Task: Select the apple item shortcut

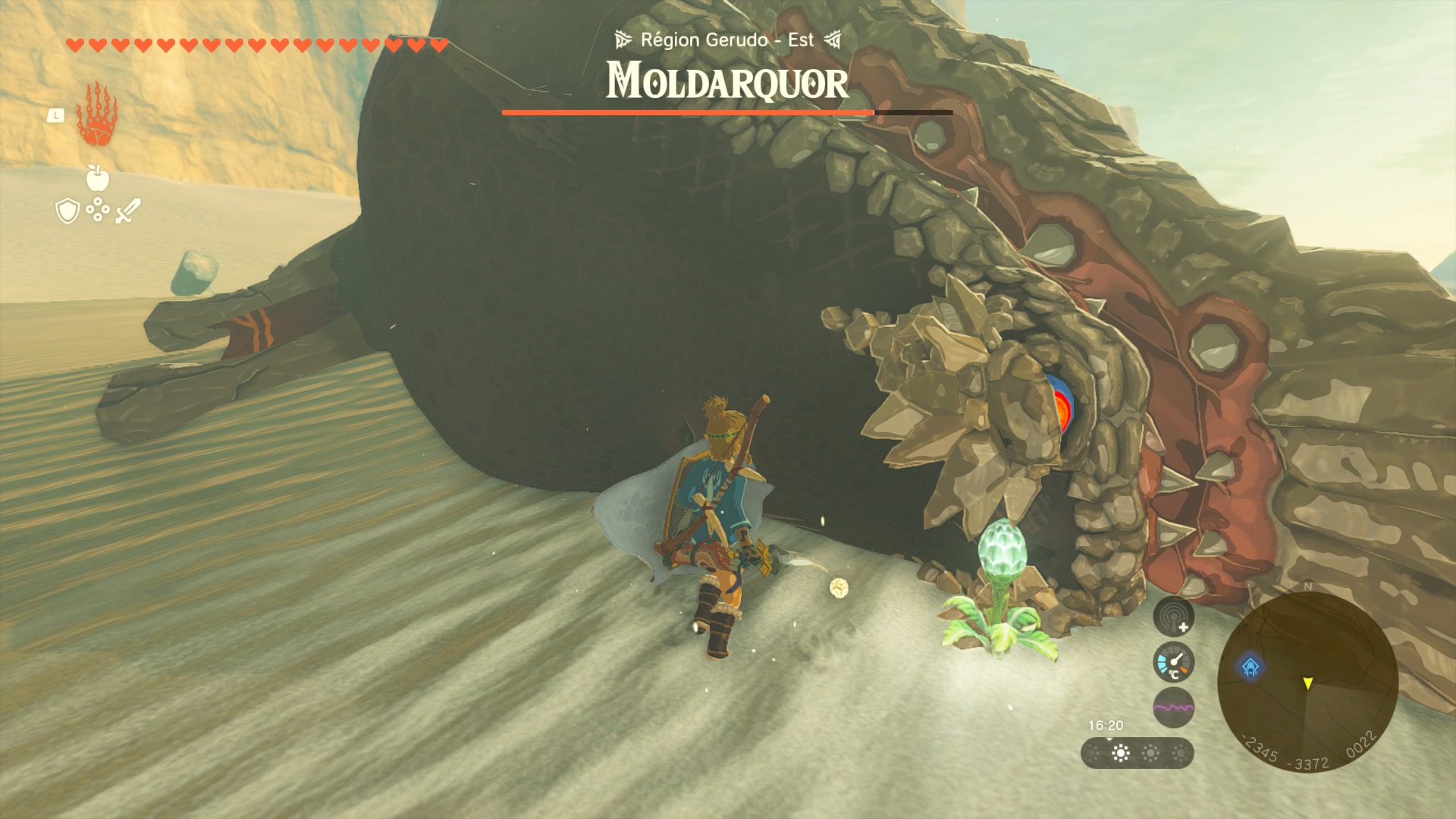Action: [98, 177]
